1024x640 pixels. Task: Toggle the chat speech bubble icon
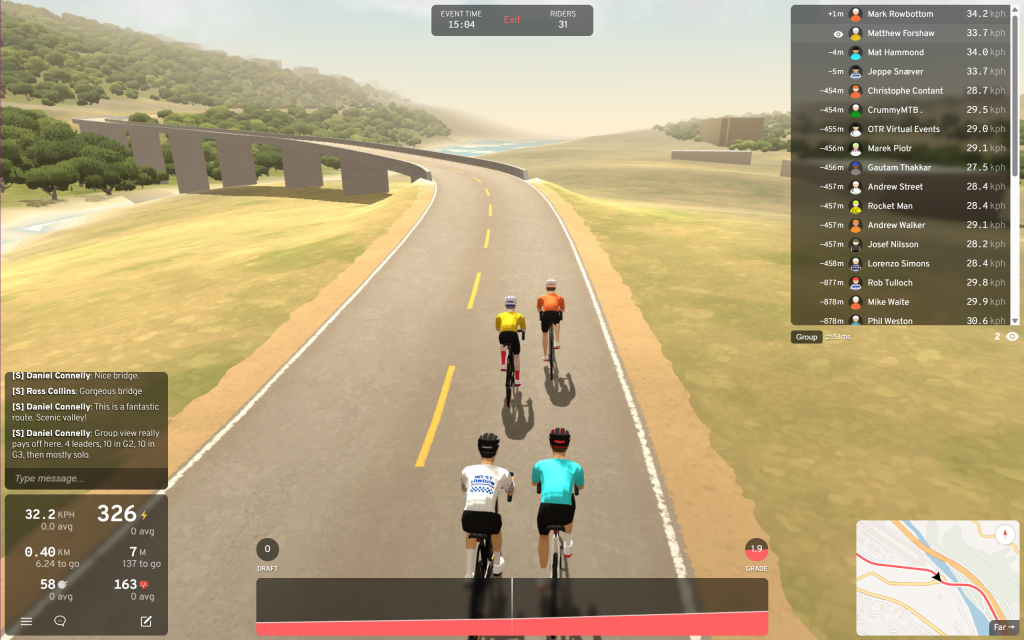60,621
